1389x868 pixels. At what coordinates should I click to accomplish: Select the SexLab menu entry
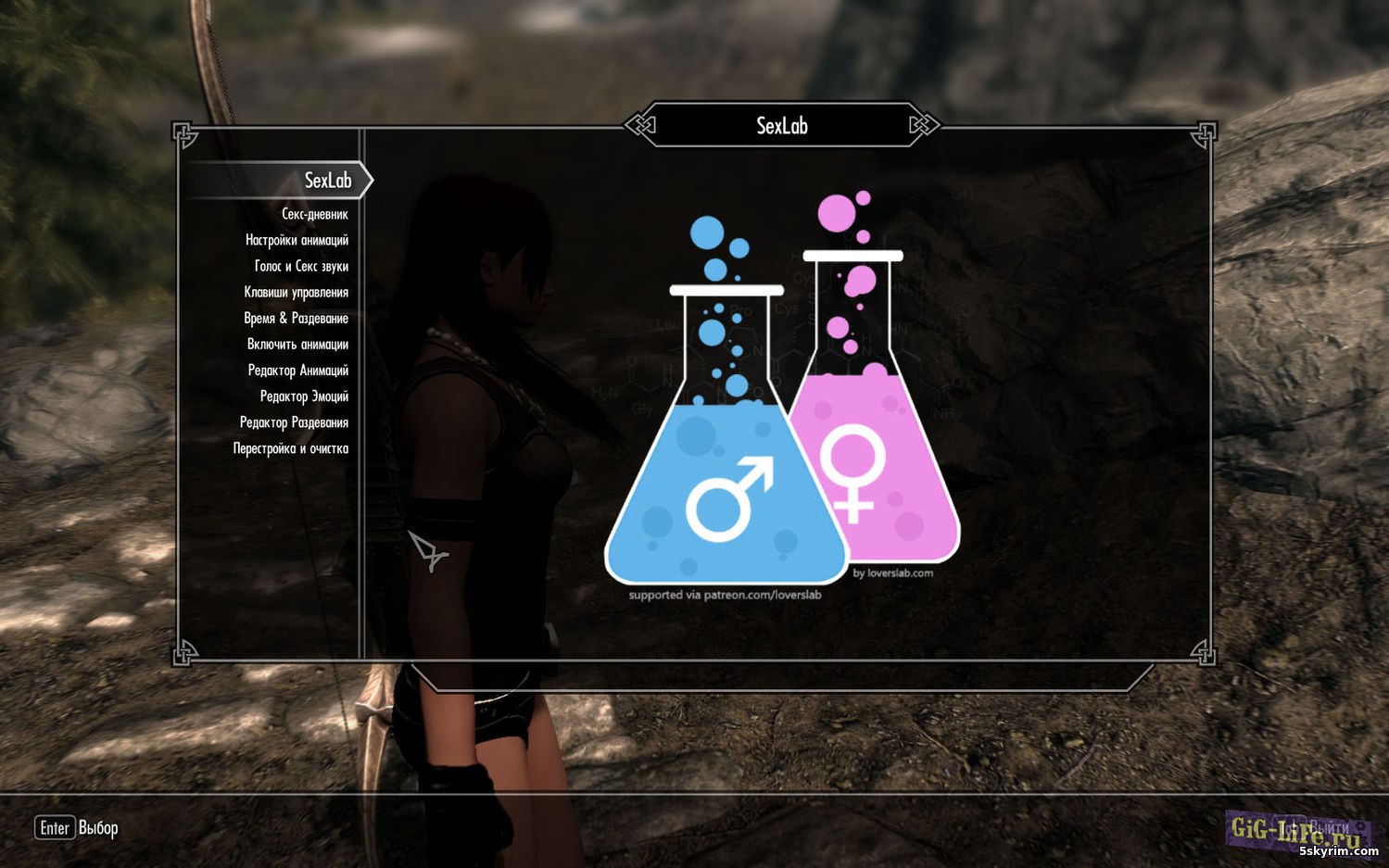click(x=327, y=181)
